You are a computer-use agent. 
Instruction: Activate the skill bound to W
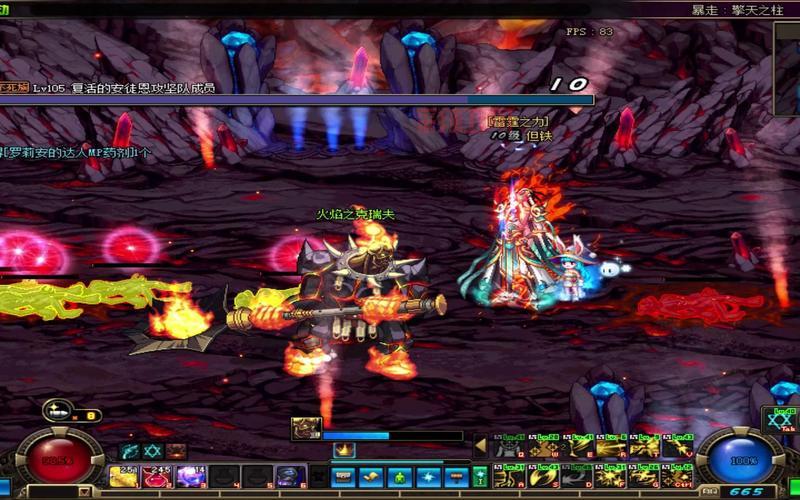[x=545, y=446]
